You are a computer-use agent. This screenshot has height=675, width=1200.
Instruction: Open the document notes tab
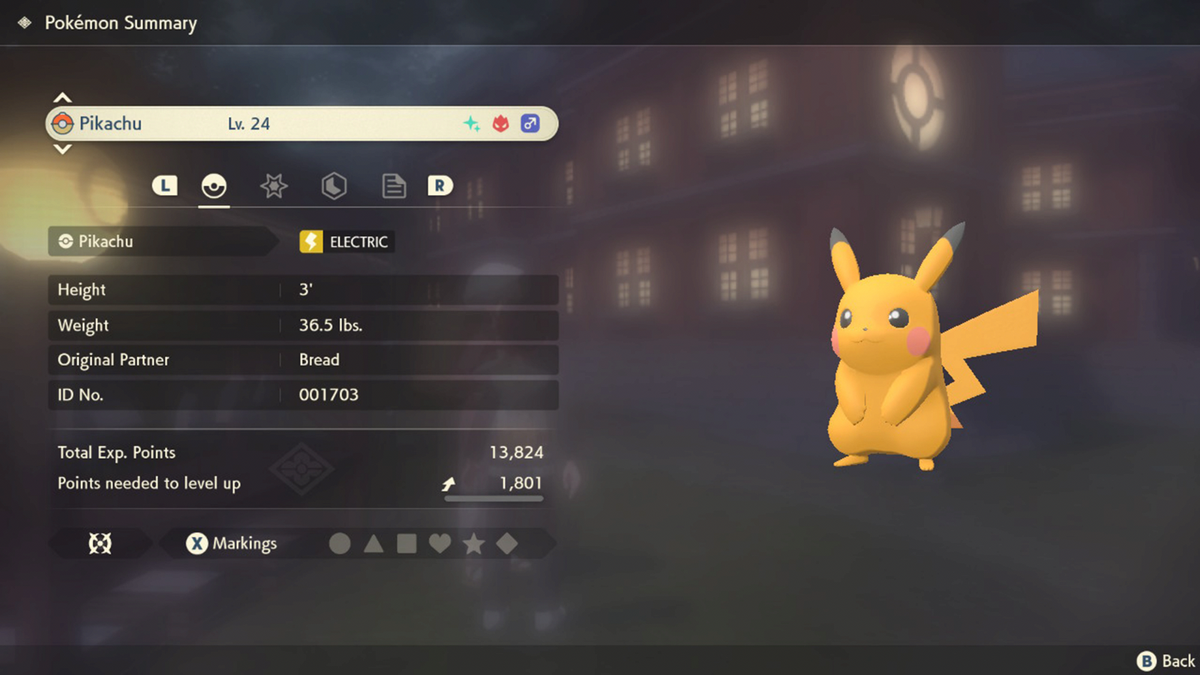[394, 186]
